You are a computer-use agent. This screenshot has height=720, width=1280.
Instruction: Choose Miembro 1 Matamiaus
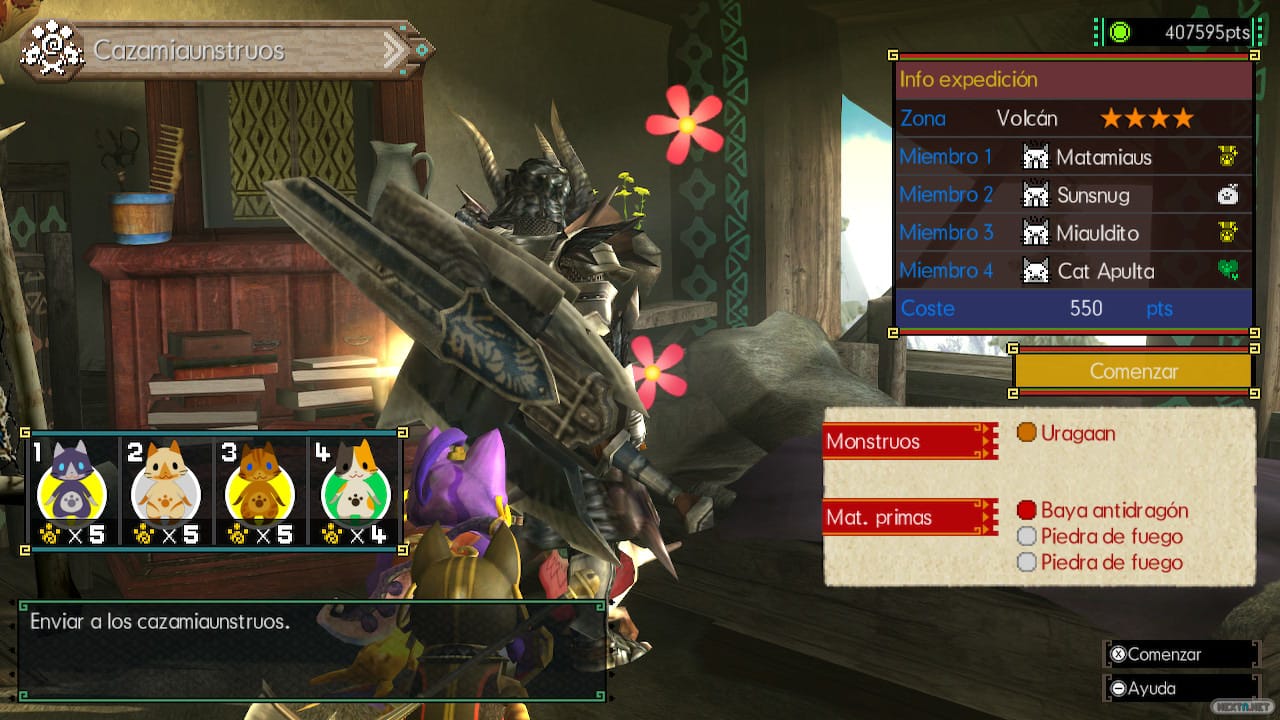tap(1072, 157)
